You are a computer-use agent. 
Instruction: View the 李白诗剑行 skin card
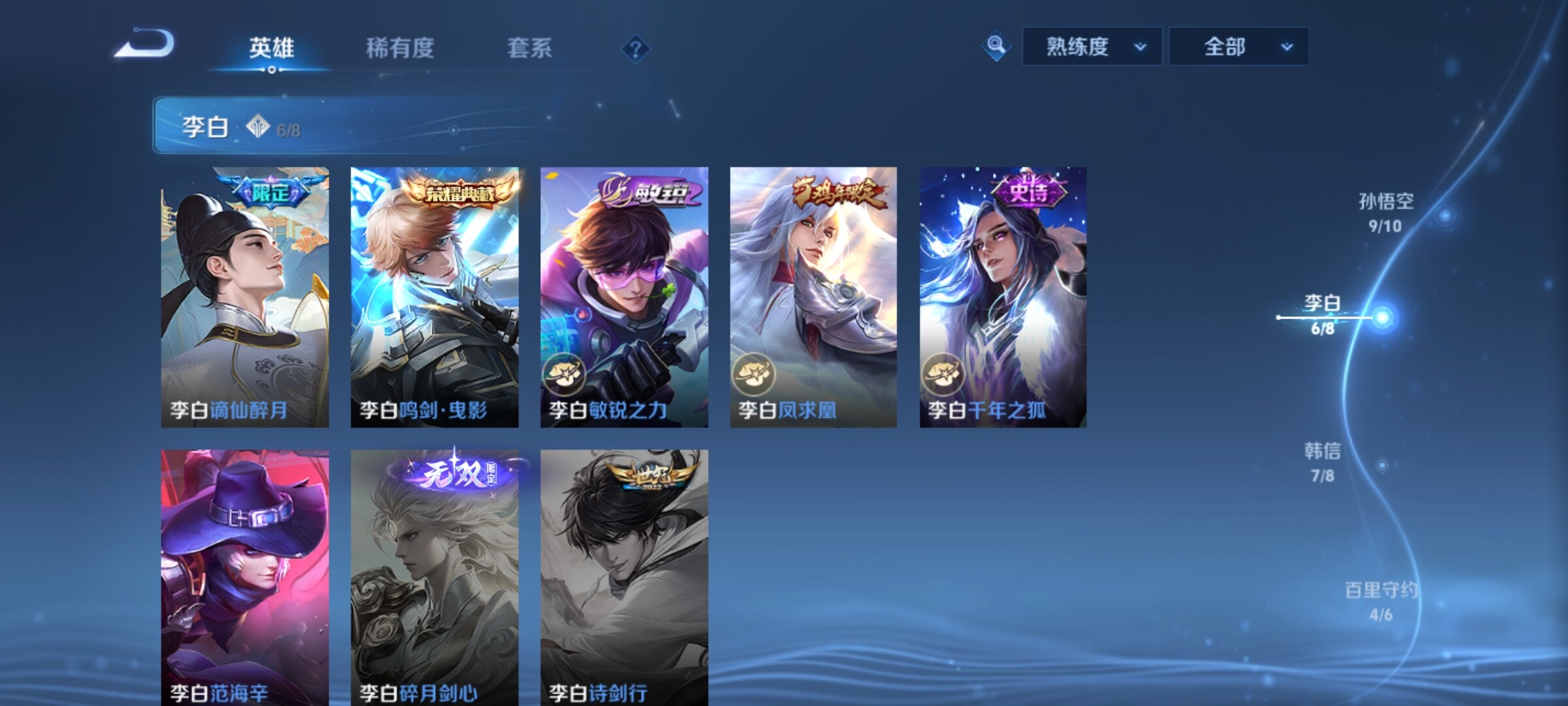[624, 577]
